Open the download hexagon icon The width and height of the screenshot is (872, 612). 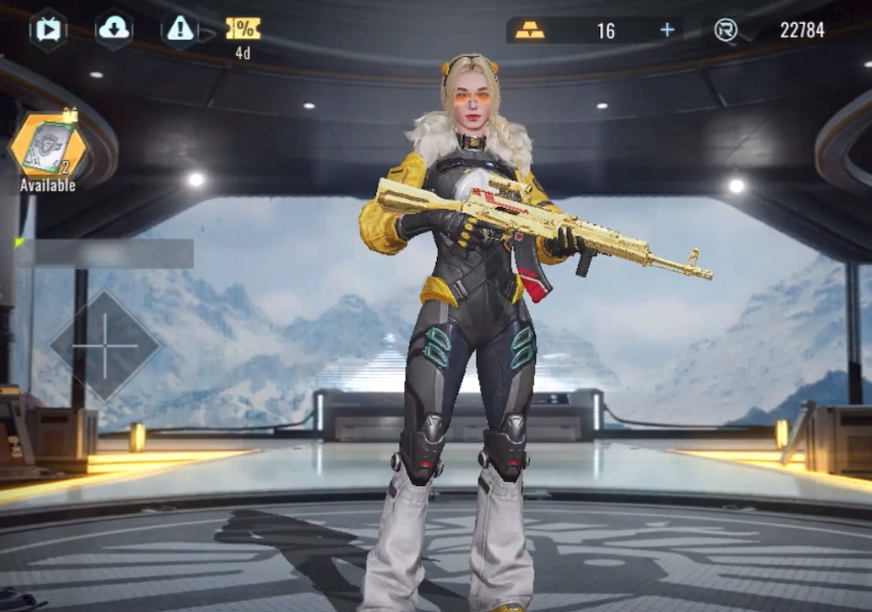pos(114,30)
